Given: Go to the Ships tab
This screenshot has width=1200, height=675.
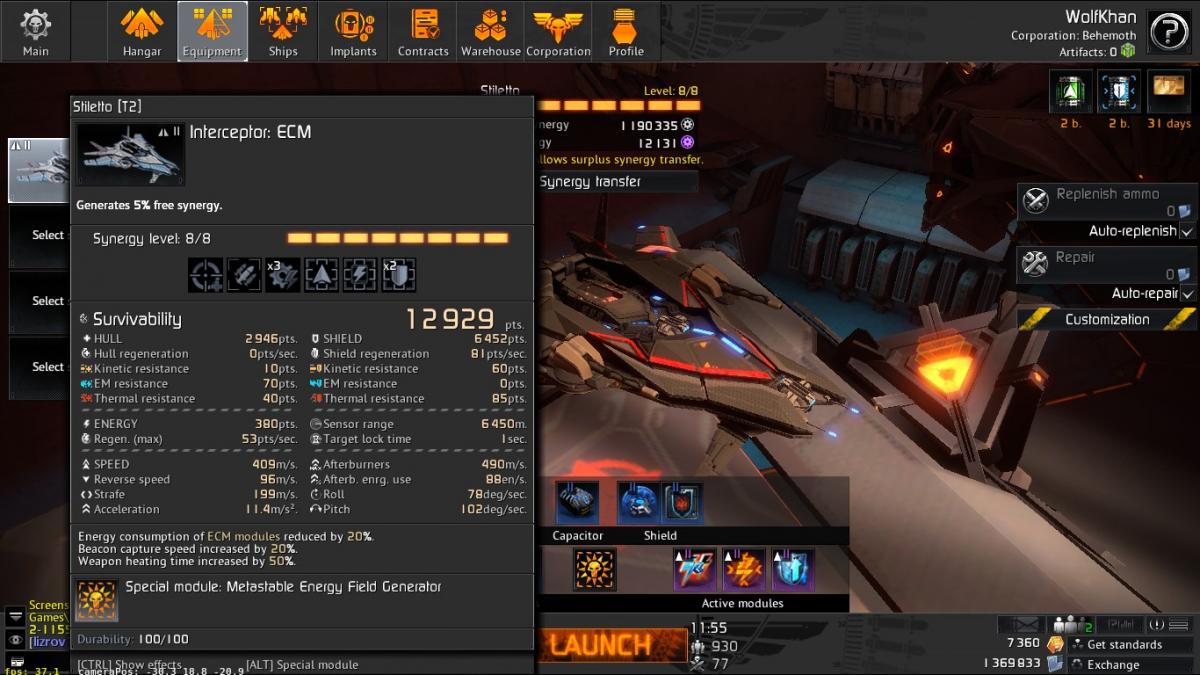Looking at the screenshot, I should (x=283, y=31).
